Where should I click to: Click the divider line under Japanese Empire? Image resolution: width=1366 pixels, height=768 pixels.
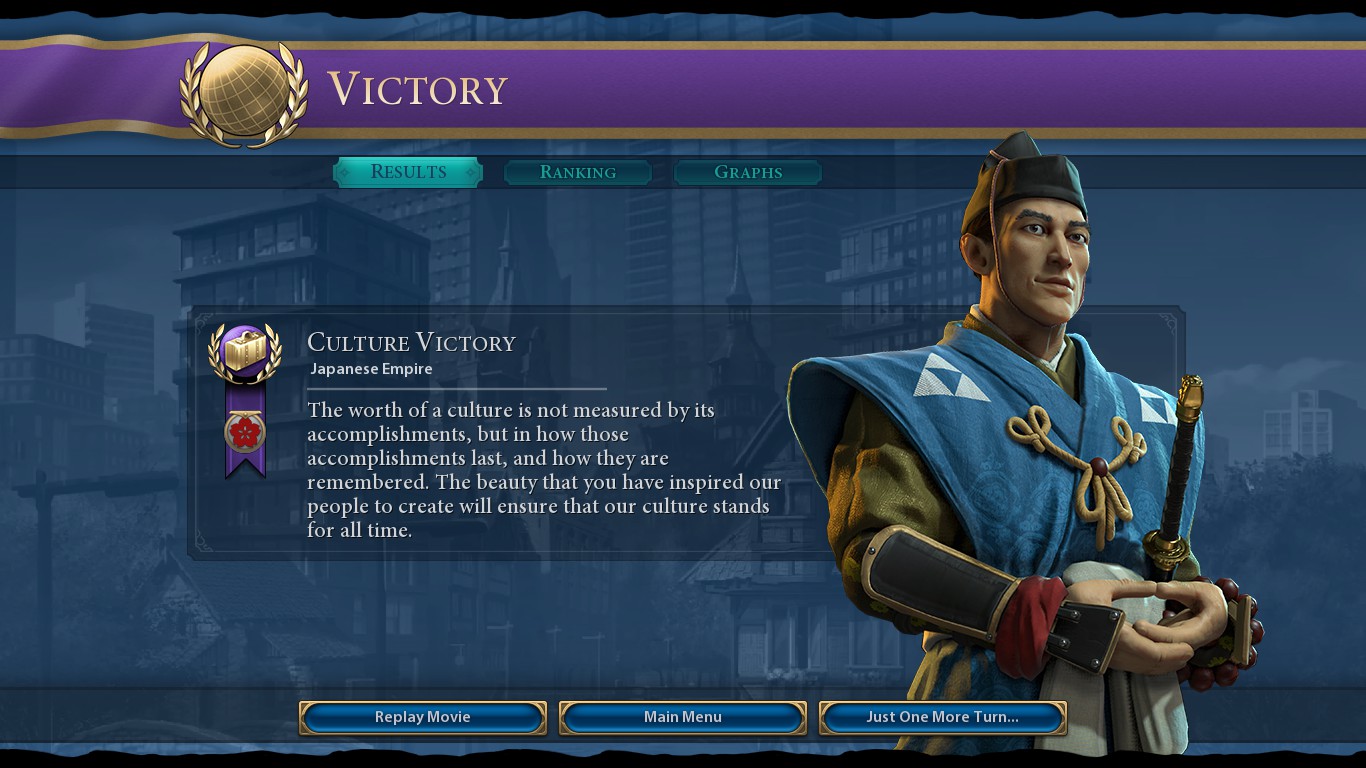coord(457,388)
